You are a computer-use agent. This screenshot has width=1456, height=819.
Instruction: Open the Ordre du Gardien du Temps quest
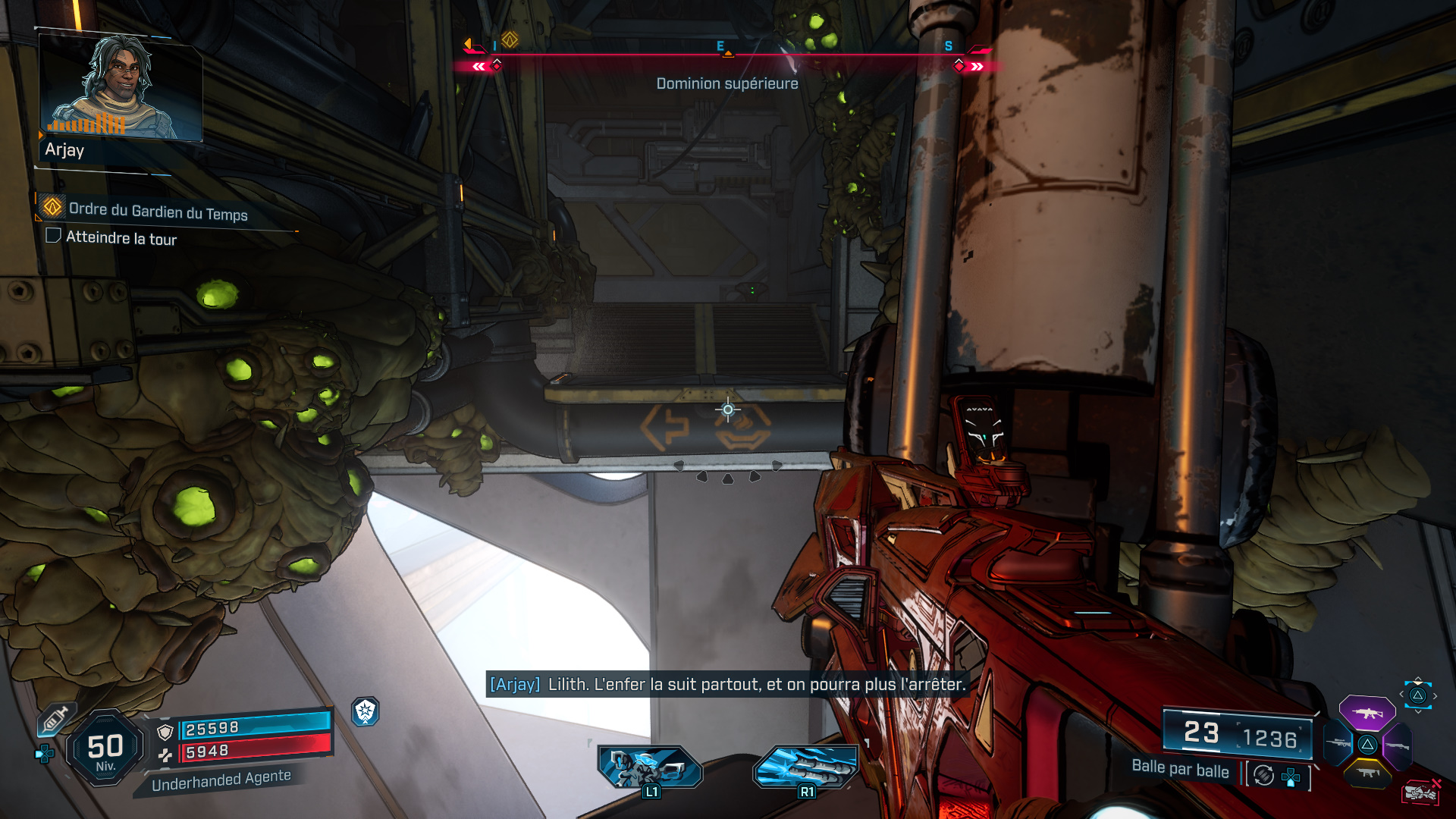(158, 212)
